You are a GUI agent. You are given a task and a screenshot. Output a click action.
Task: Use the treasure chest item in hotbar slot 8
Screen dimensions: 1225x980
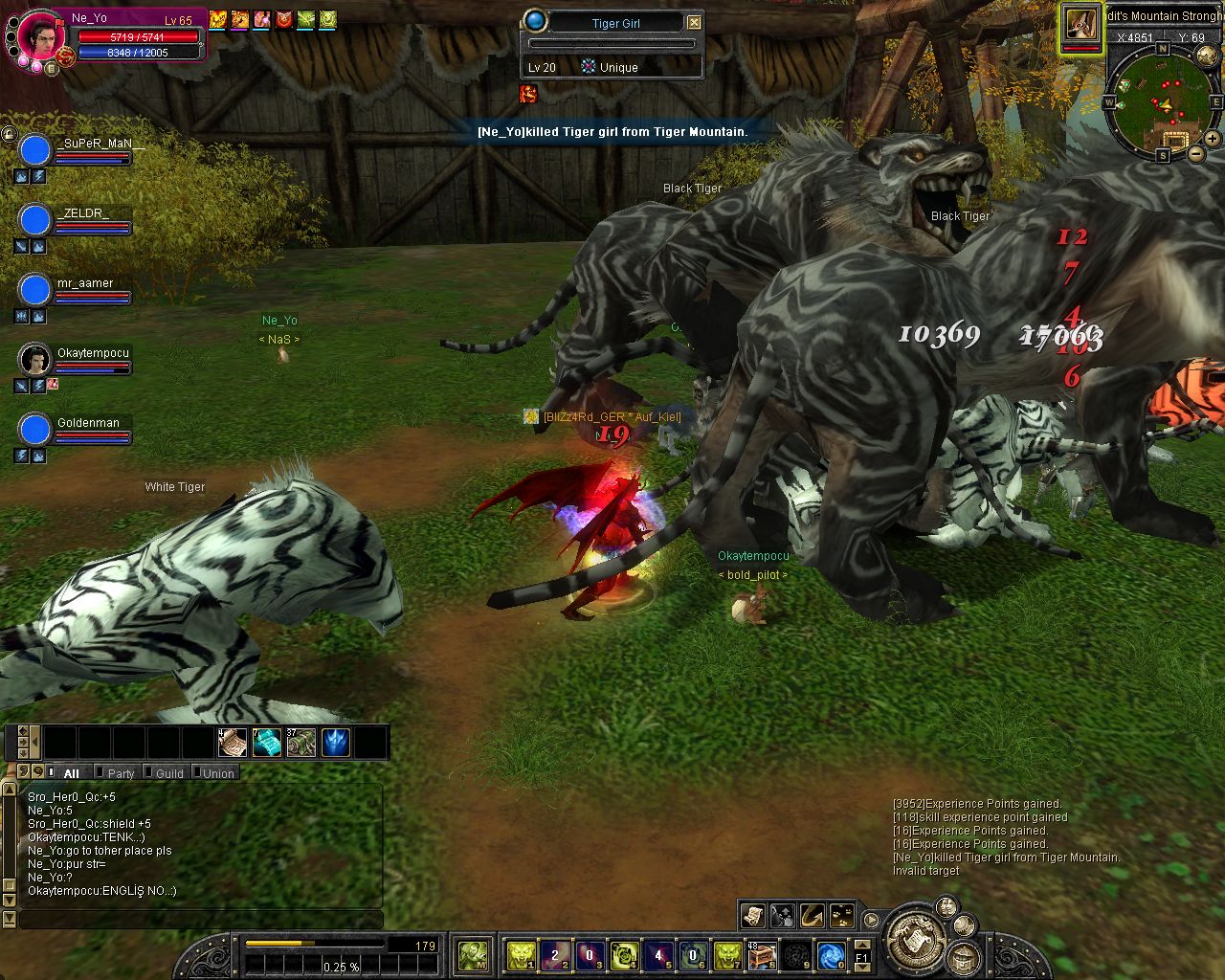click(761, 954)
